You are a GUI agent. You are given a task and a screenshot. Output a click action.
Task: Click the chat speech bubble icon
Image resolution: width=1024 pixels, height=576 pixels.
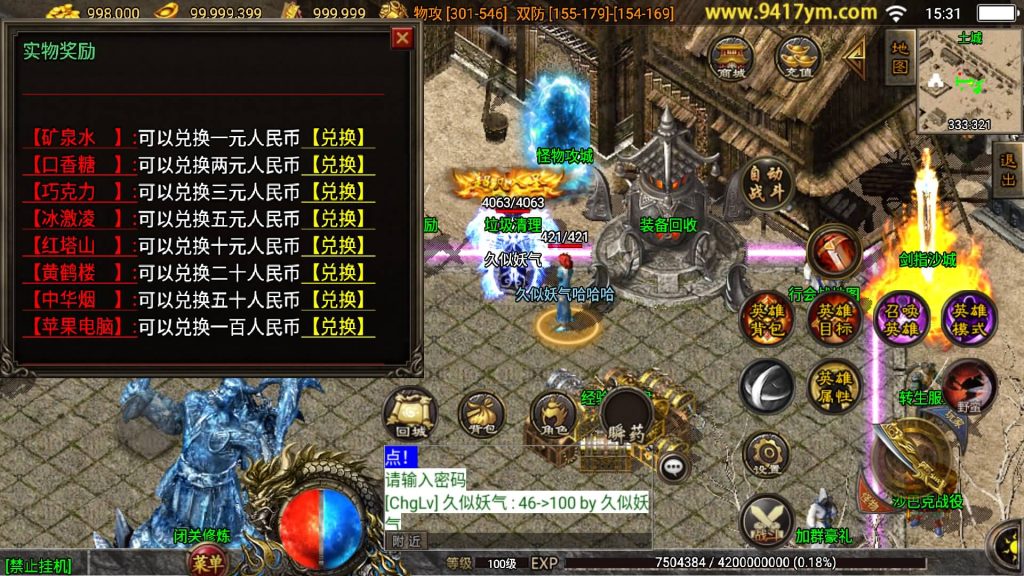tap(676, 464)
